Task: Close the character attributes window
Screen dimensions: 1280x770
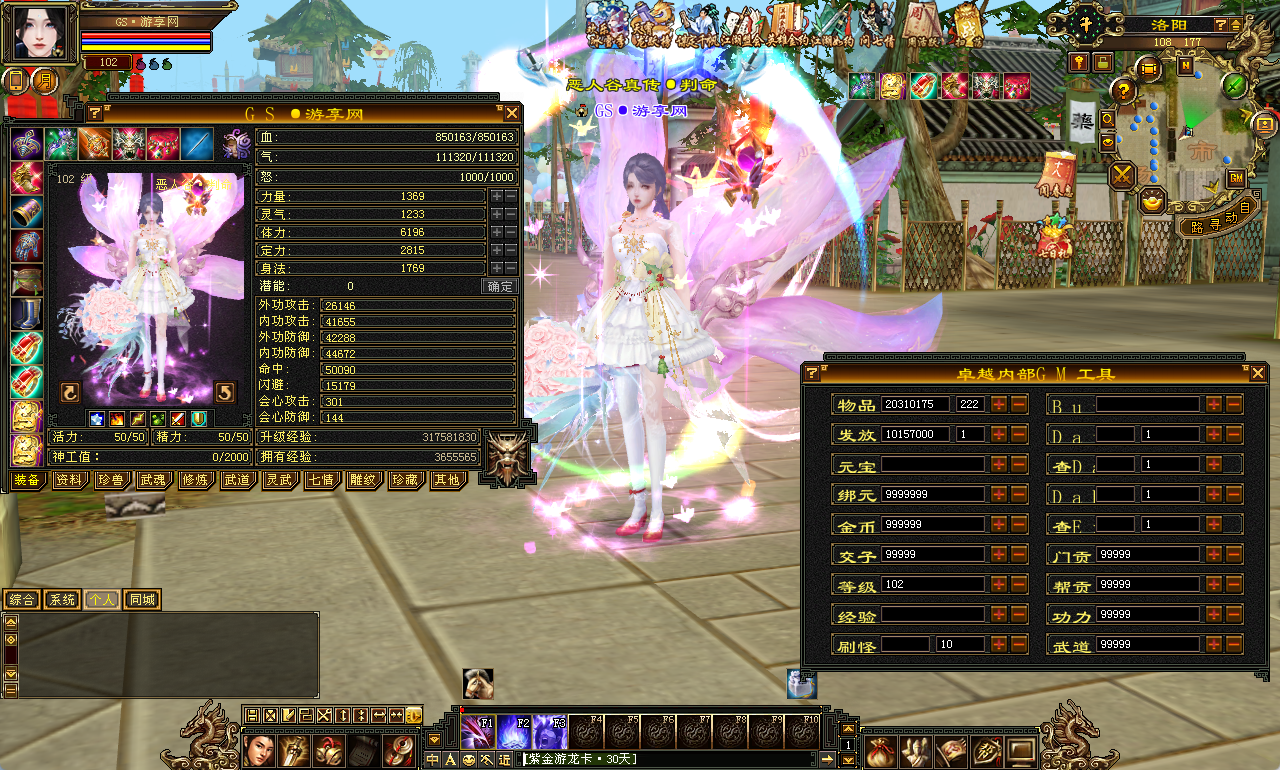Action: coord(512,114)
